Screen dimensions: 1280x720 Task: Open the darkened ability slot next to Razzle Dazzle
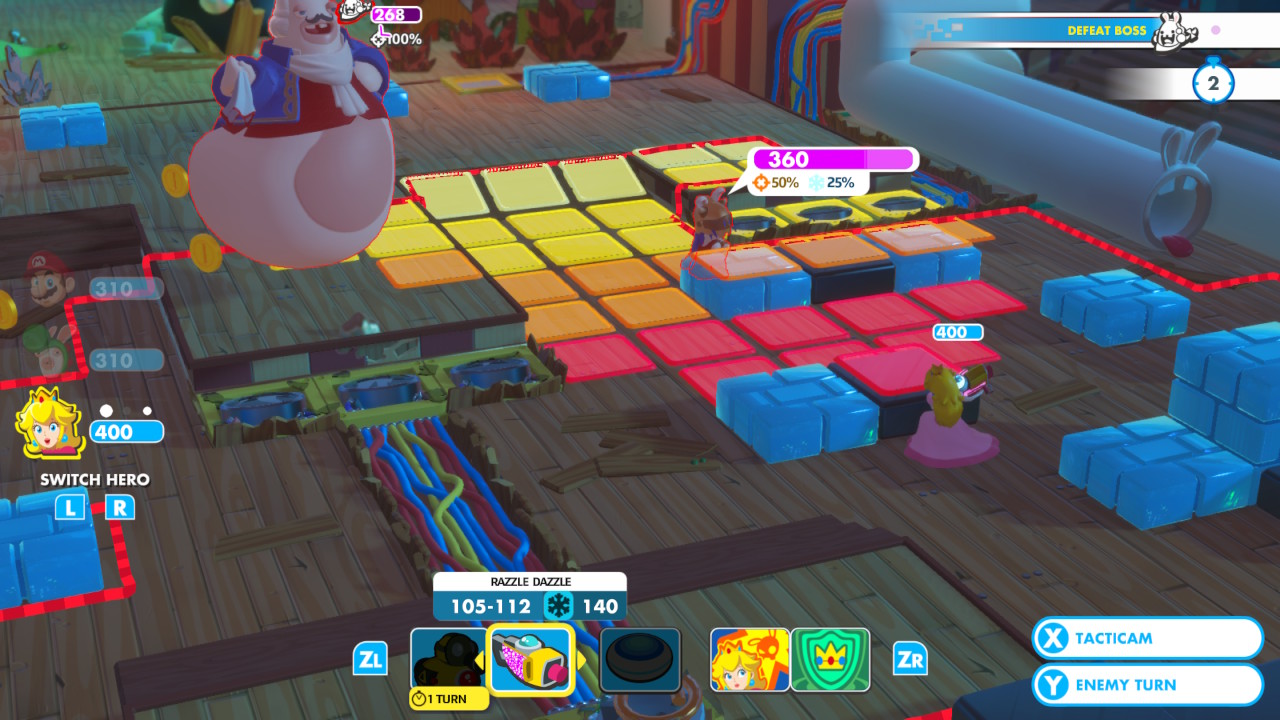641,658
